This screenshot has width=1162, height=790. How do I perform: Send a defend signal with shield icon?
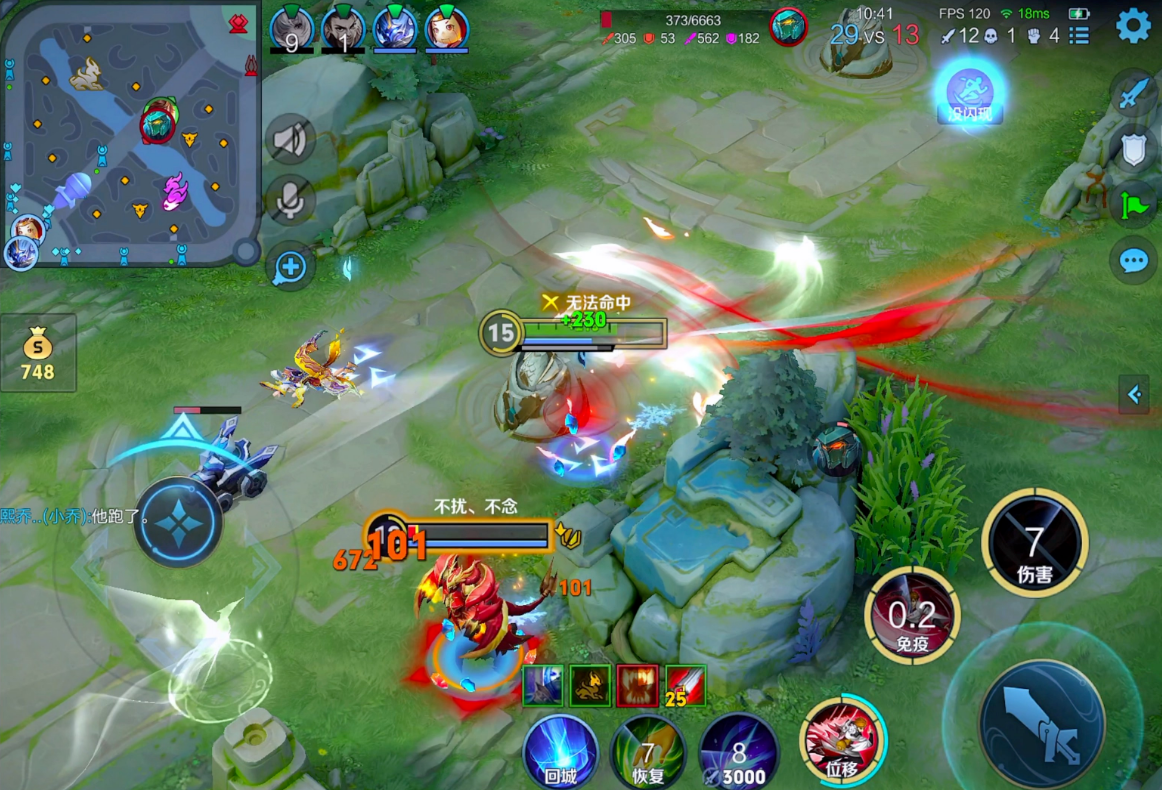(1133, 150)
